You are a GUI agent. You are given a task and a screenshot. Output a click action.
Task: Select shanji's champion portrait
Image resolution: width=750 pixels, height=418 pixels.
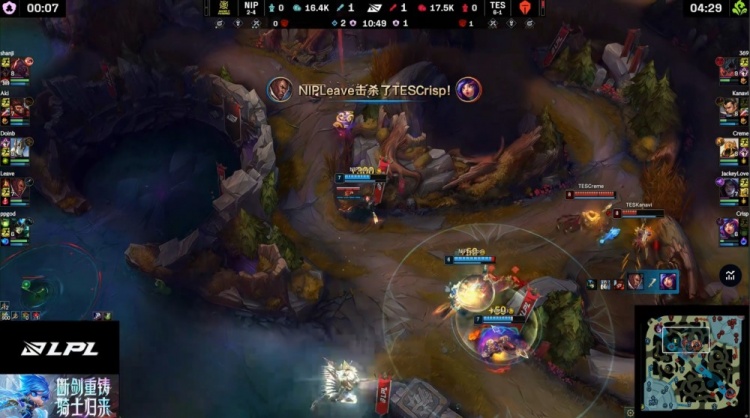20,69
